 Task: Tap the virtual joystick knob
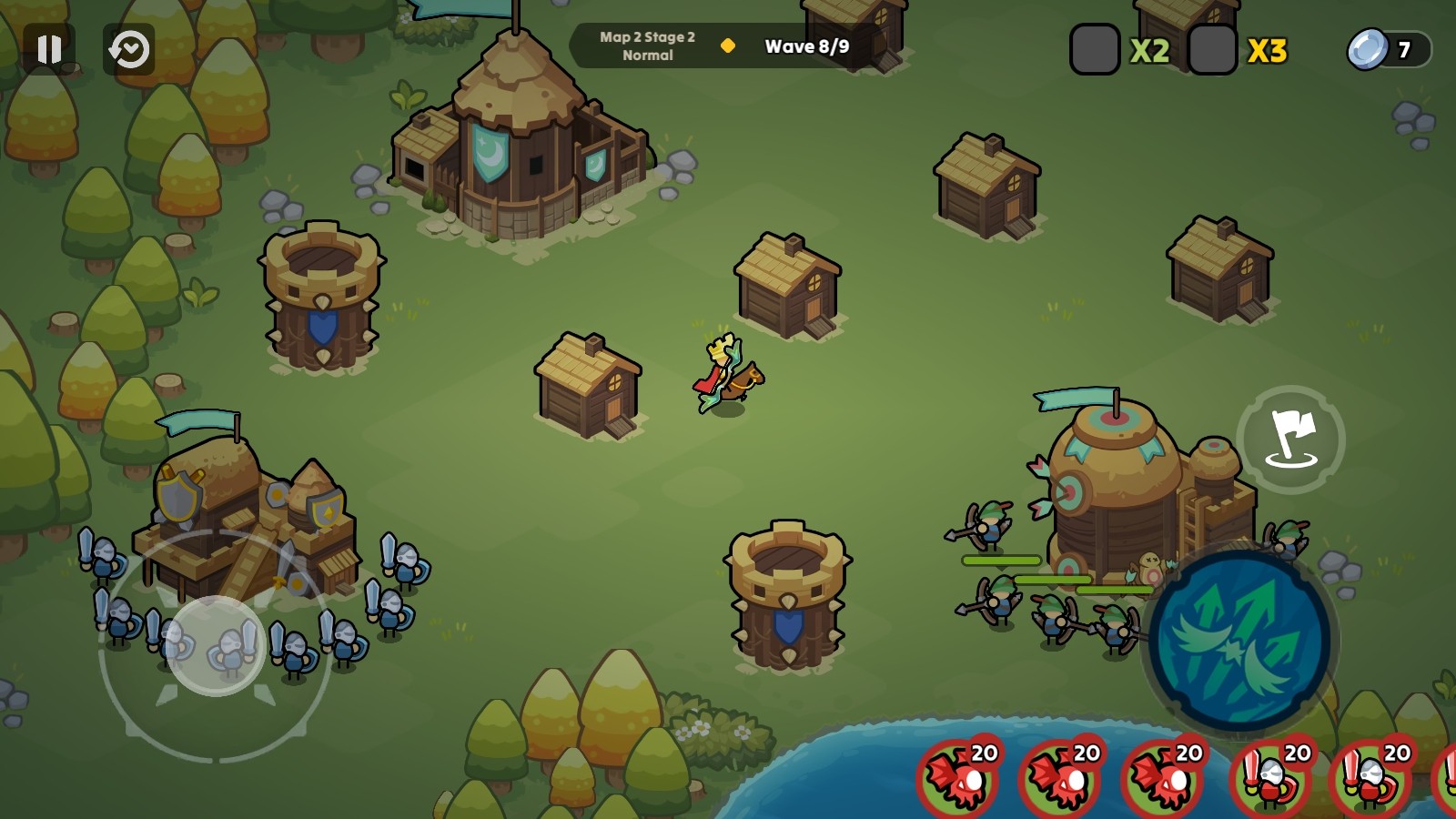click(216, 646)
